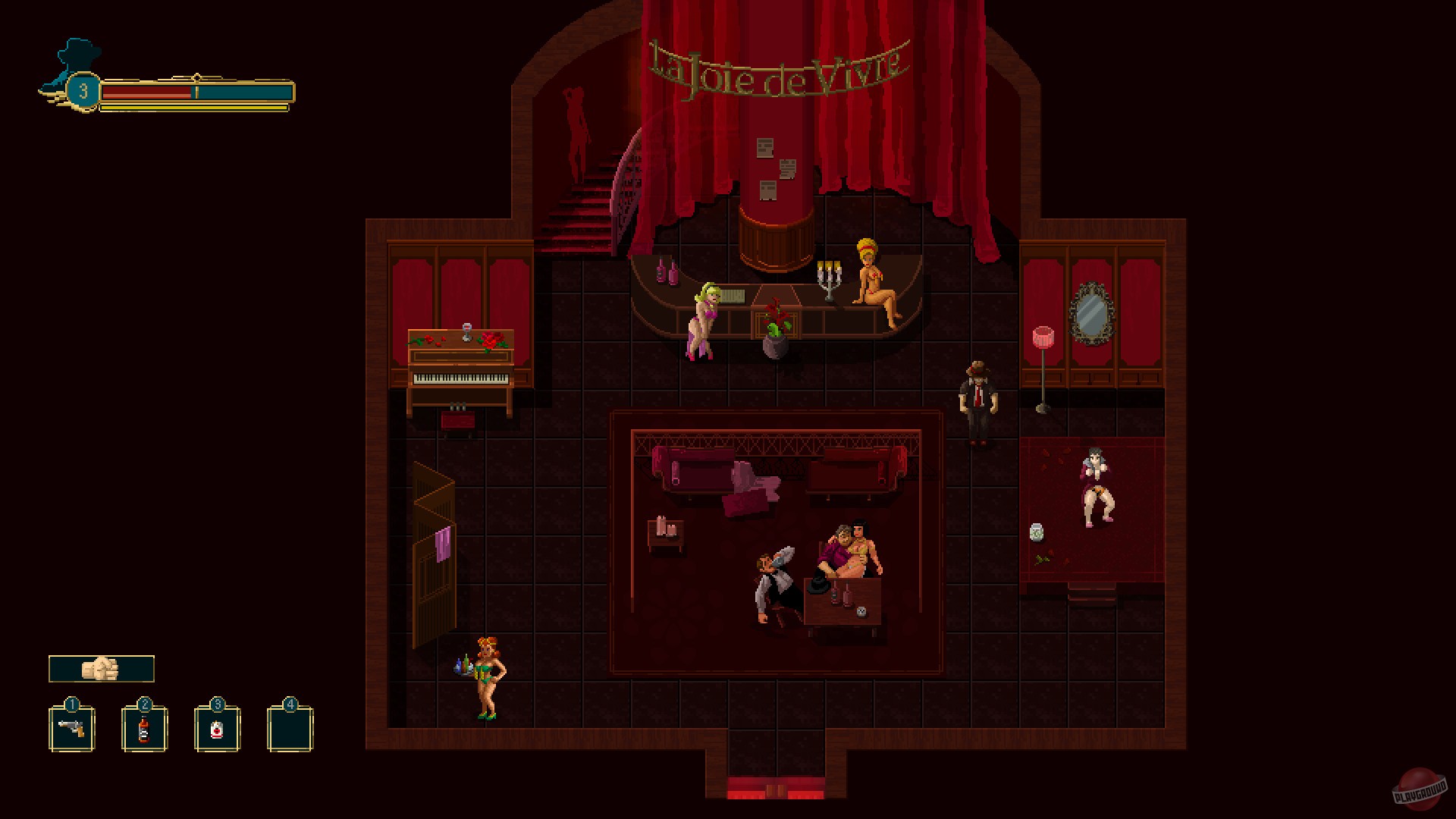The image size is (1456, 819).
Task: Select the whiskey bottle in hotbar slot 2
Action: tap(145, 729)
